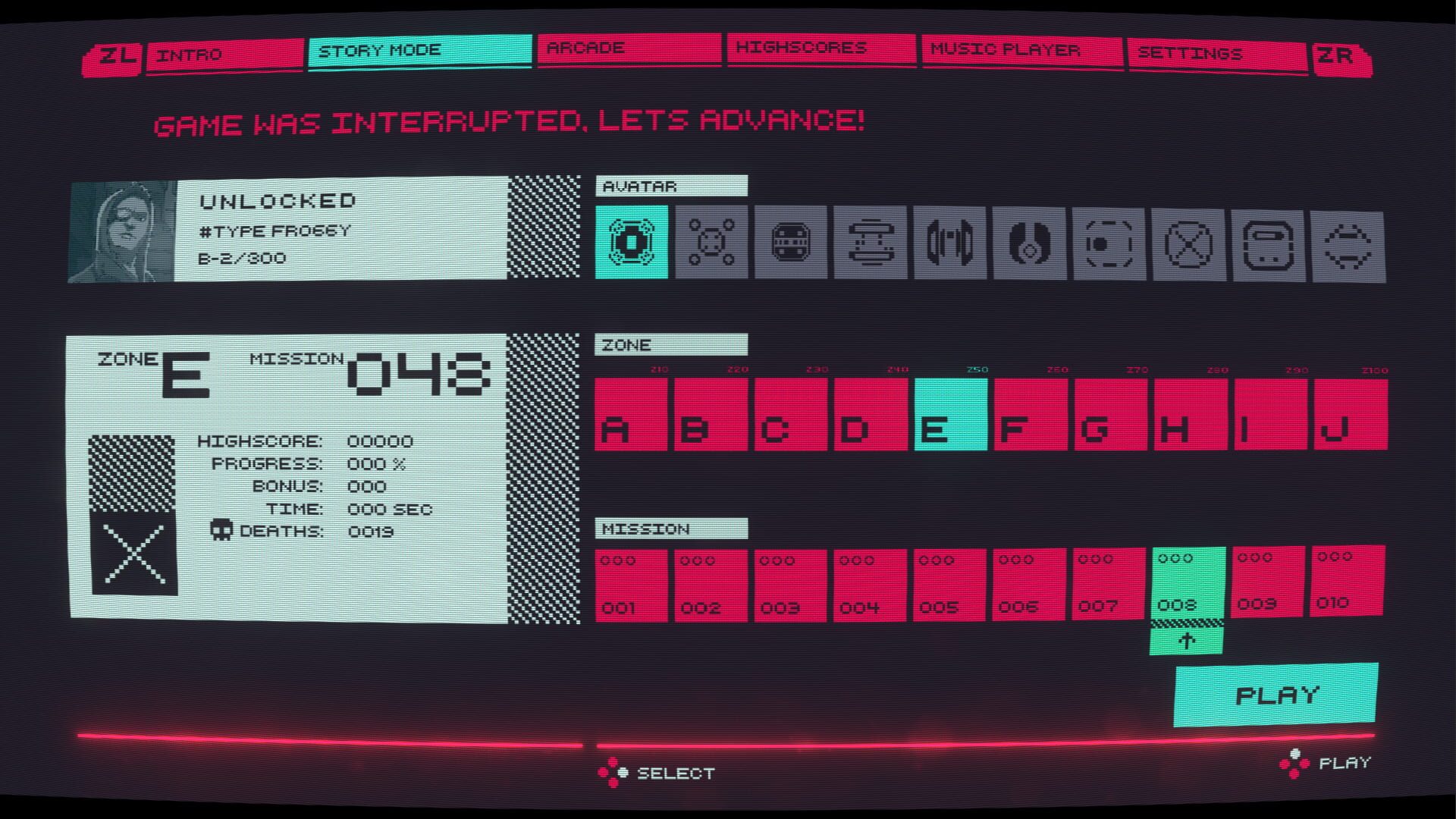This screenshot has height=819, width=1456.
Task: Select mission 010 tile
Action: point(1348,580)
